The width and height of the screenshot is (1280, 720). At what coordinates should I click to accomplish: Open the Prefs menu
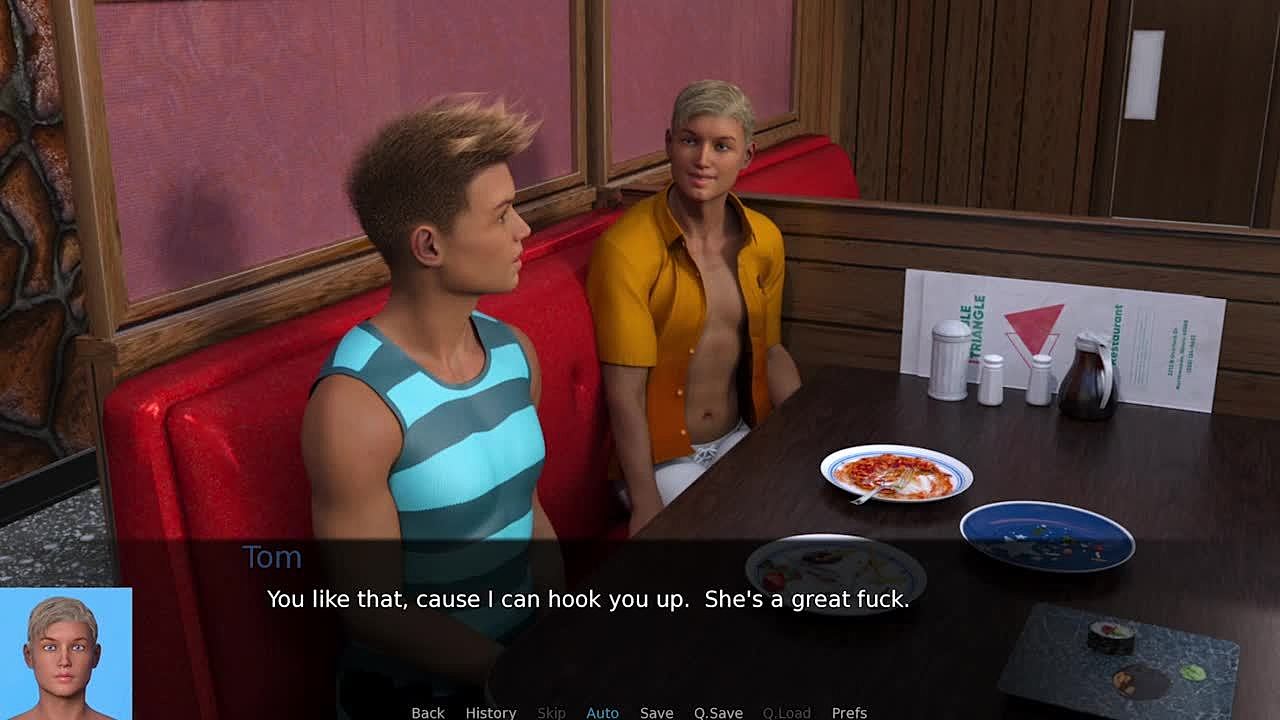click(x=849, y=712)
